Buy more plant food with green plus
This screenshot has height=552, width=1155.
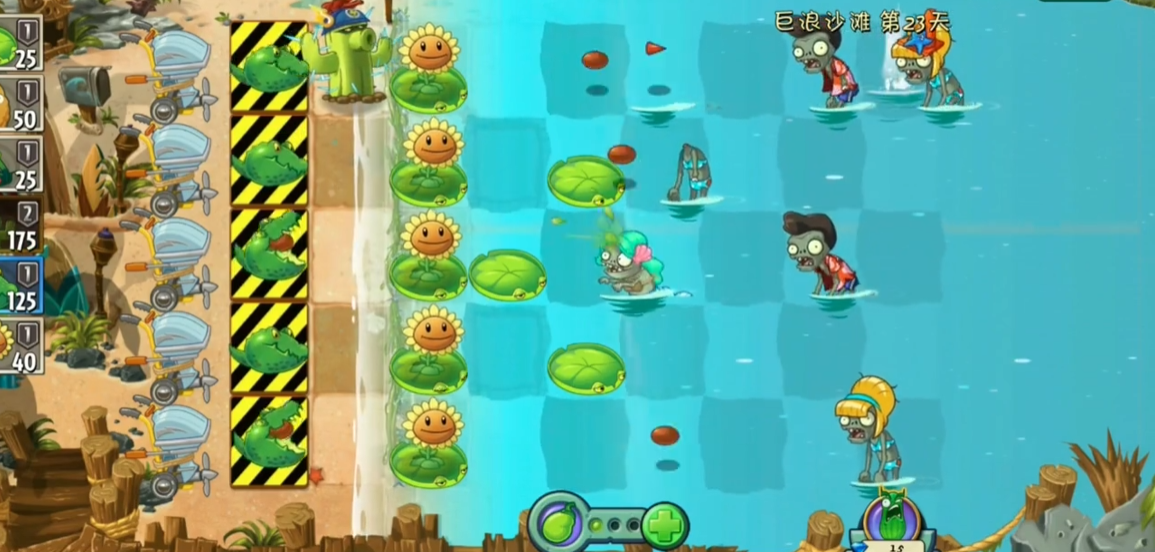pos(663,524)
